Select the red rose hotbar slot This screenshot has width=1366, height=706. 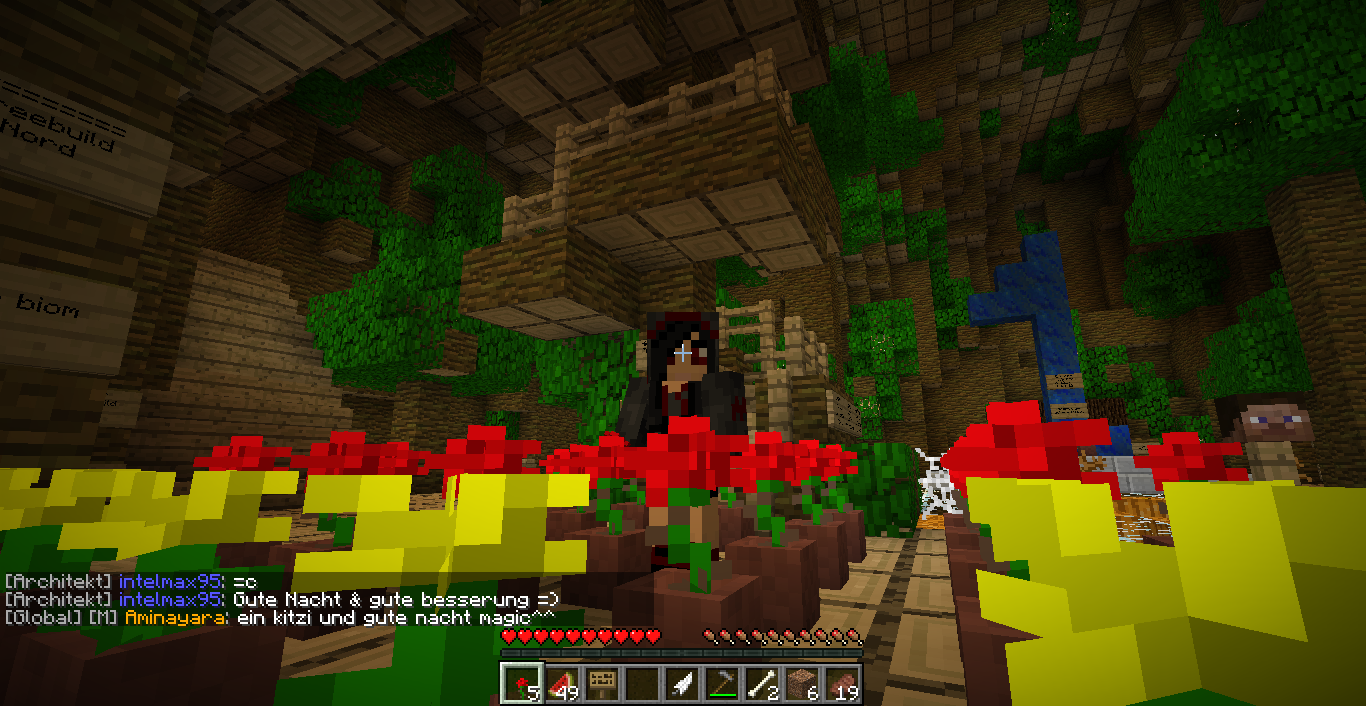tap(521, 683)
